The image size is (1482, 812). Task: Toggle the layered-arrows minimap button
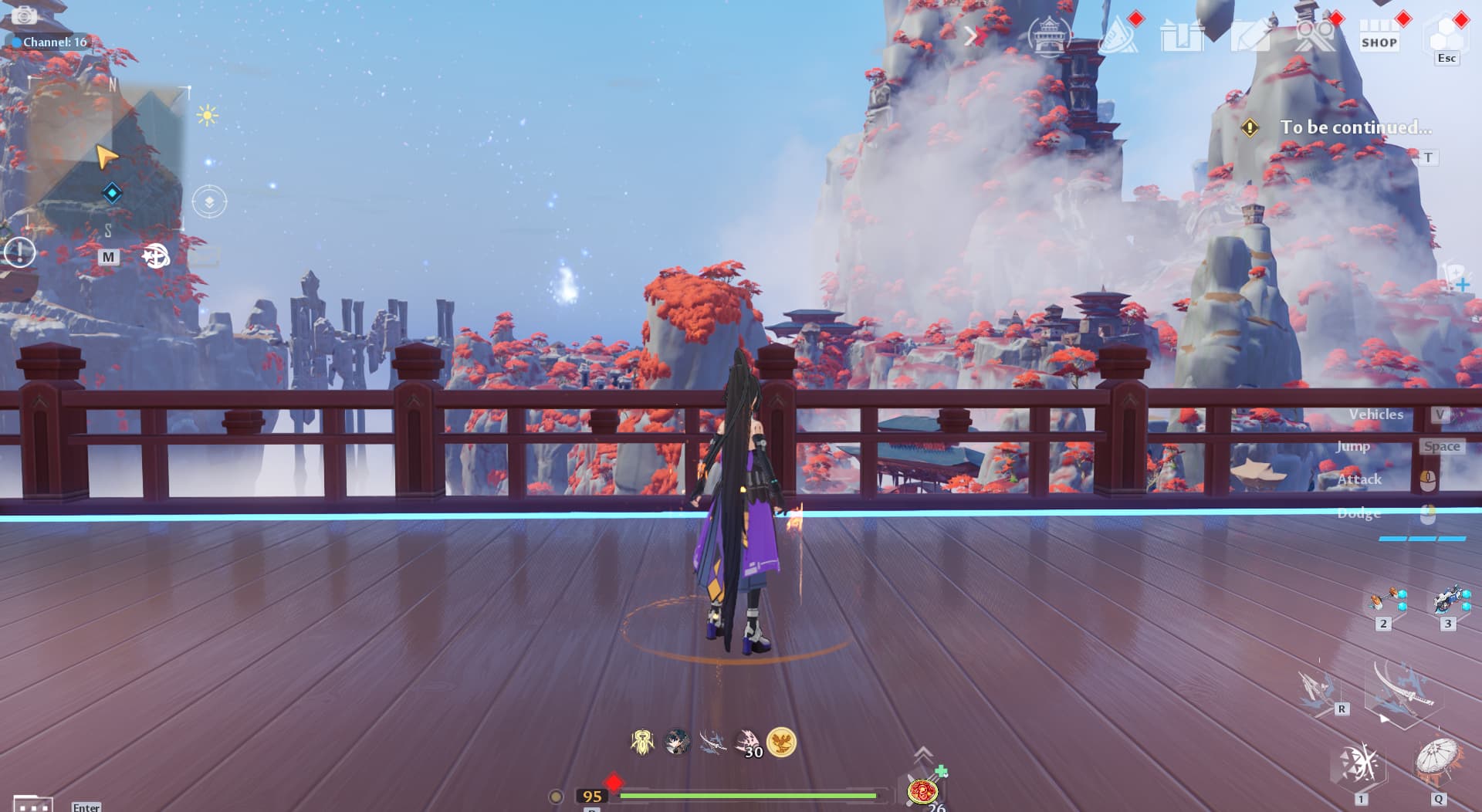pos(209,202)
